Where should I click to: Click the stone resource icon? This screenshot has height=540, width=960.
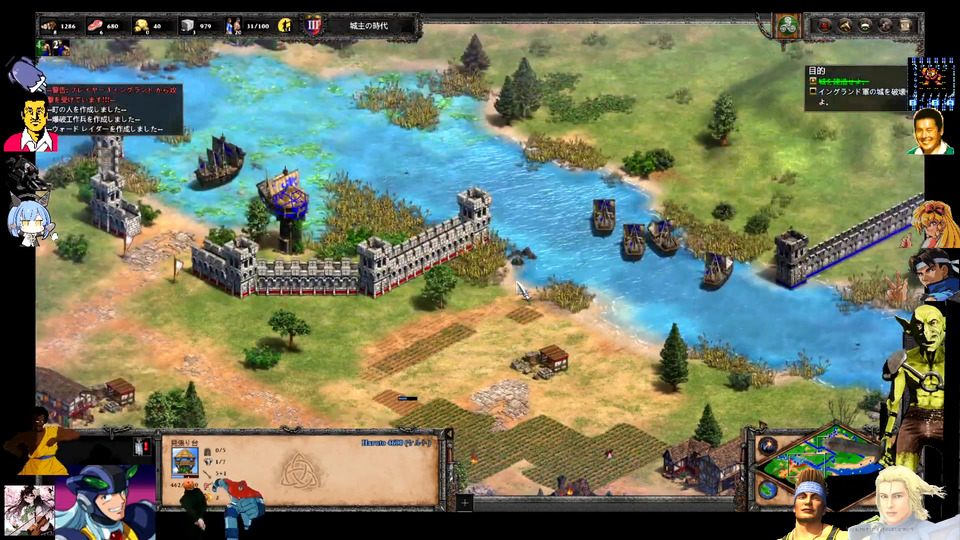(186, 25)
